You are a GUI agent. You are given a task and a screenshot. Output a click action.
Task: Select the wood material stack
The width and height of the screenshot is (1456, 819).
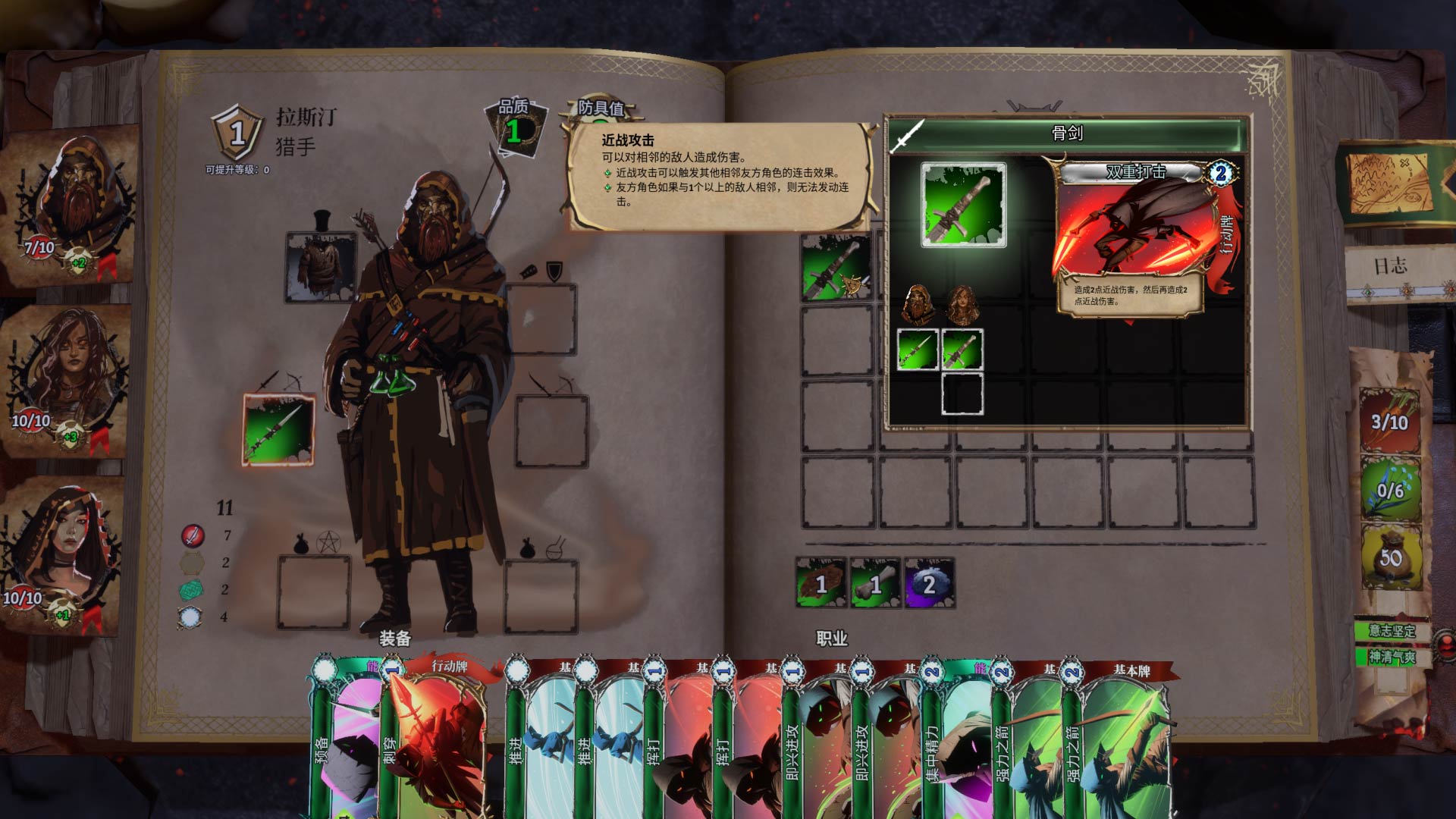(x=821, y=583)
